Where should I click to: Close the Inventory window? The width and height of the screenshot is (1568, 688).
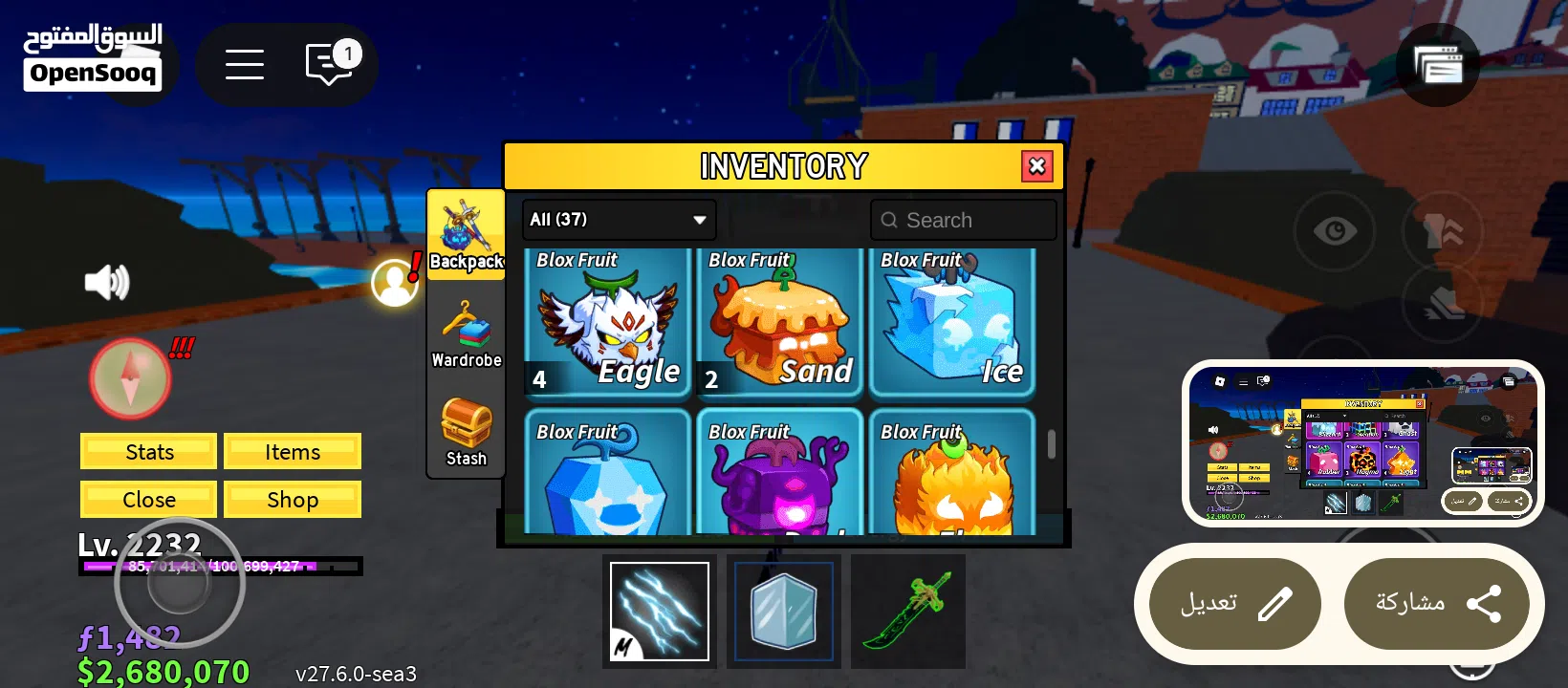tap(1036, 166)
